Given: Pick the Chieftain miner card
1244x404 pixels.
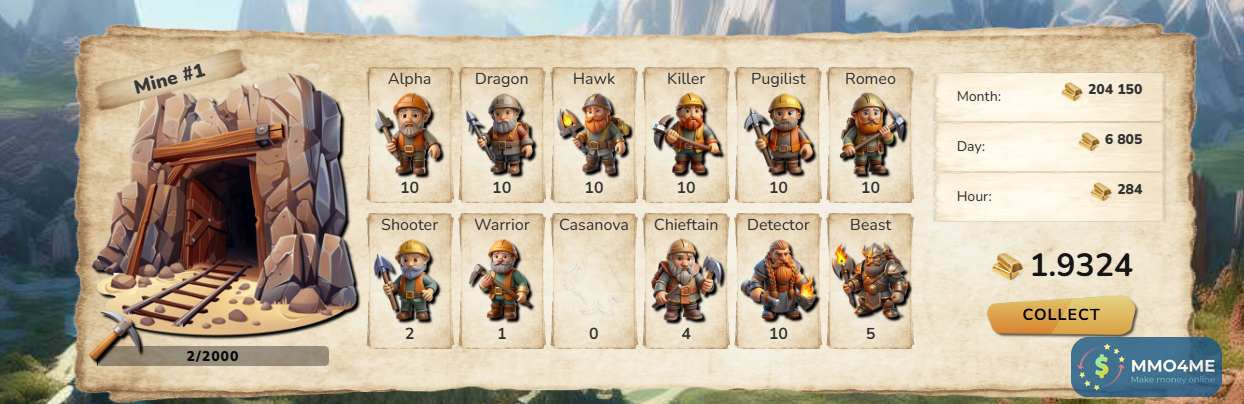Looking at the screenshot, I should [x=686, y=280].
